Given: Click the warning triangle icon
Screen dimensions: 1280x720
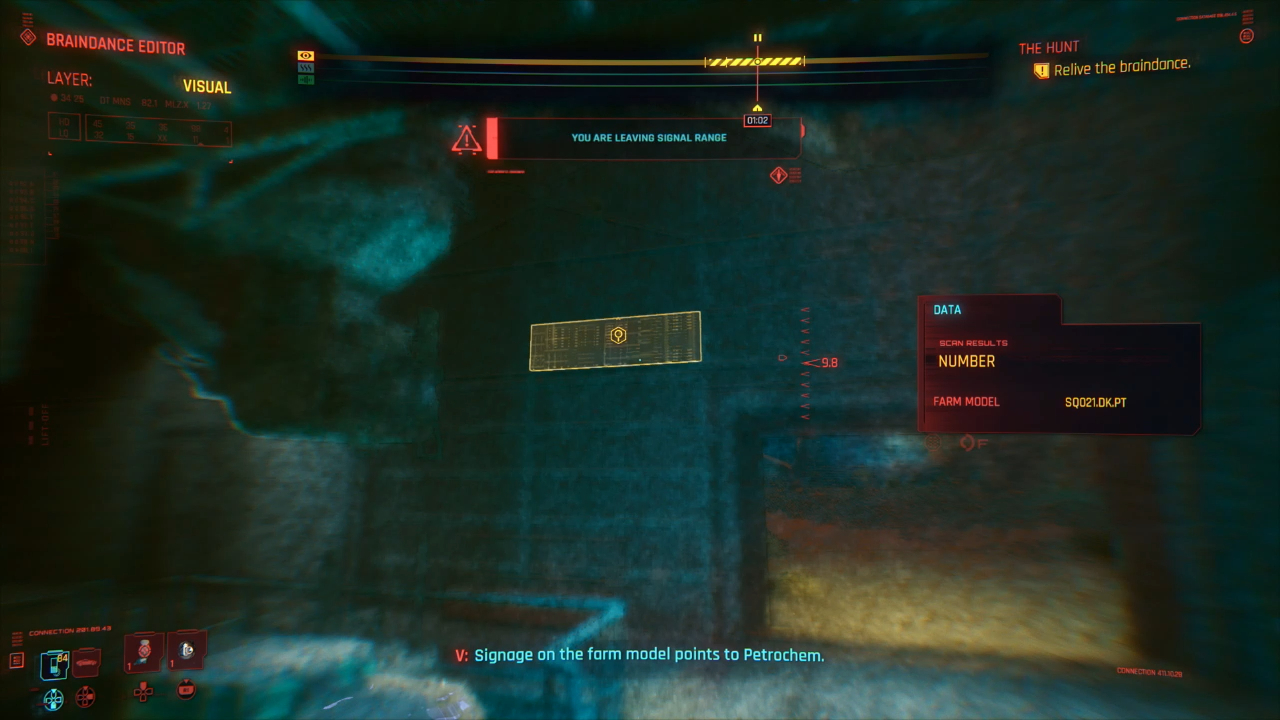Looking at the screenshot, I should [x=465, y=139].
